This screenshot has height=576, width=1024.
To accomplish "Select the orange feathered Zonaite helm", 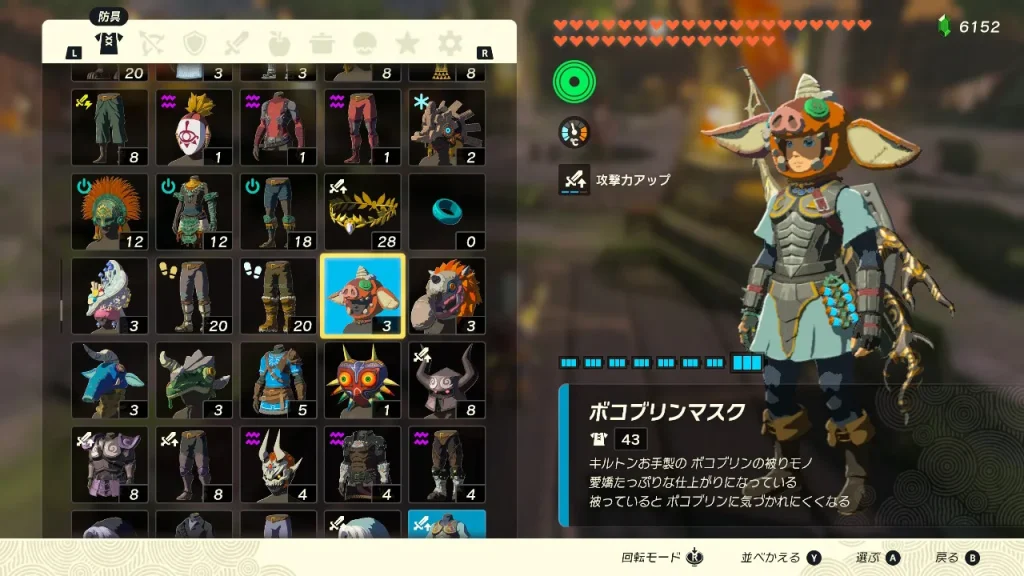I will click(x=110, y=212).
